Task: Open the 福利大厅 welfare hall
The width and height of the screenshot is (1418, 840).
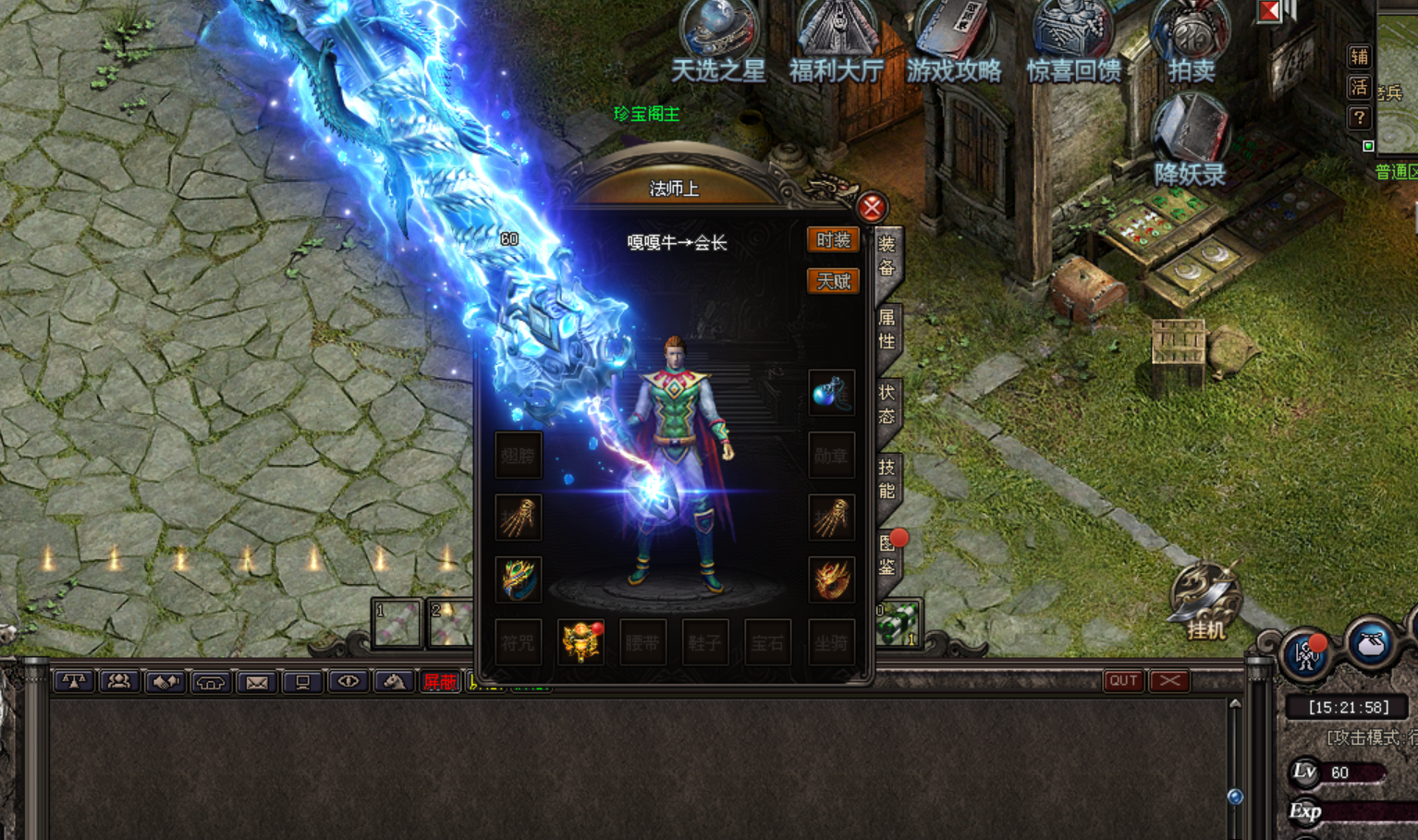Action: 837,42
